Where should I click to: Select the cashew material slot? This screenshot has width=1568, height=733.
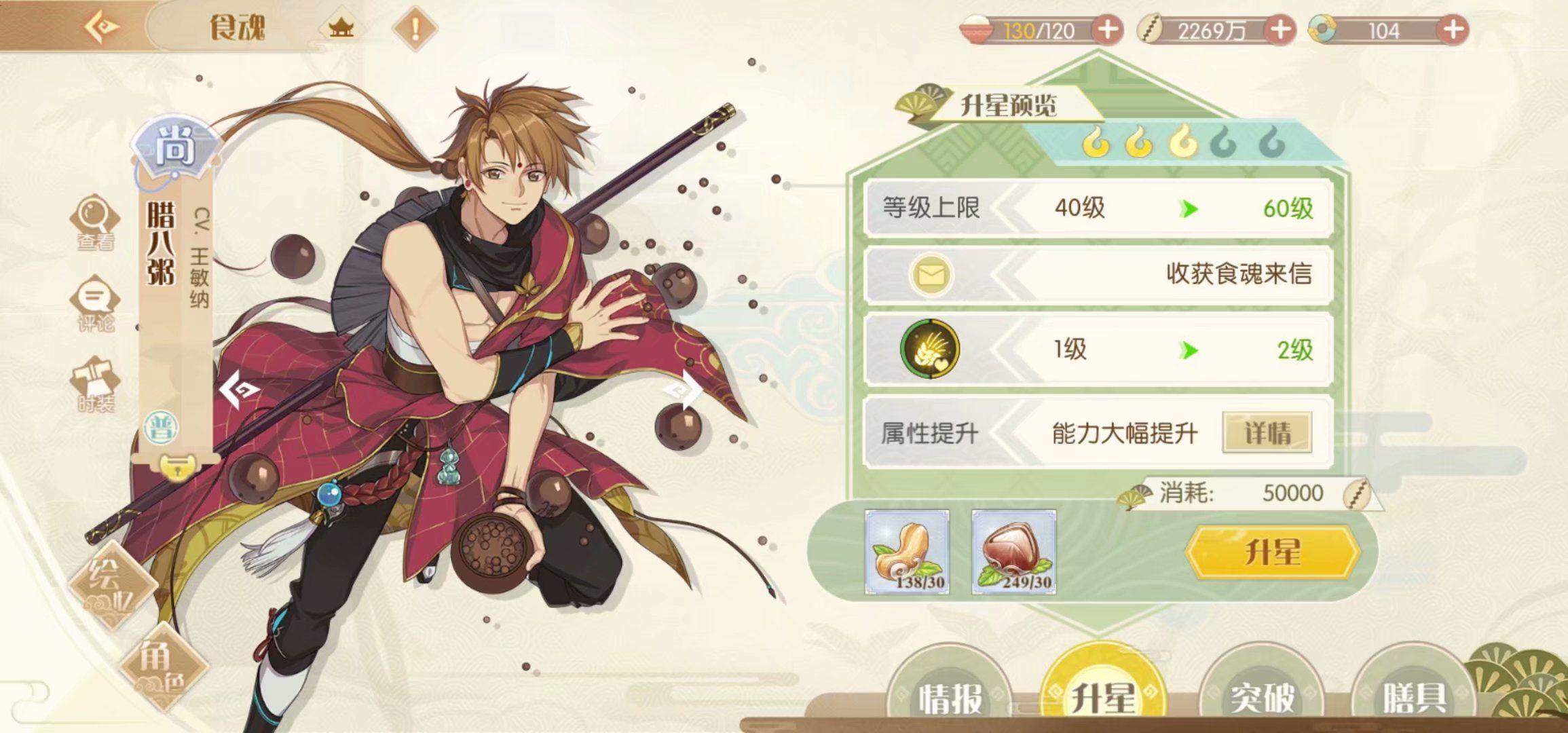pyautogui.click(x=907, y=552)
